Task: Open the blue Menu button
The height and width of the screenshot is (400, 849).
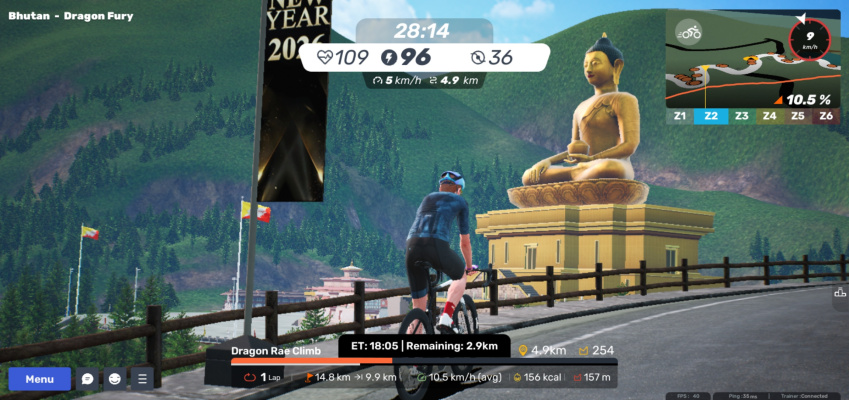Action: 40,379
